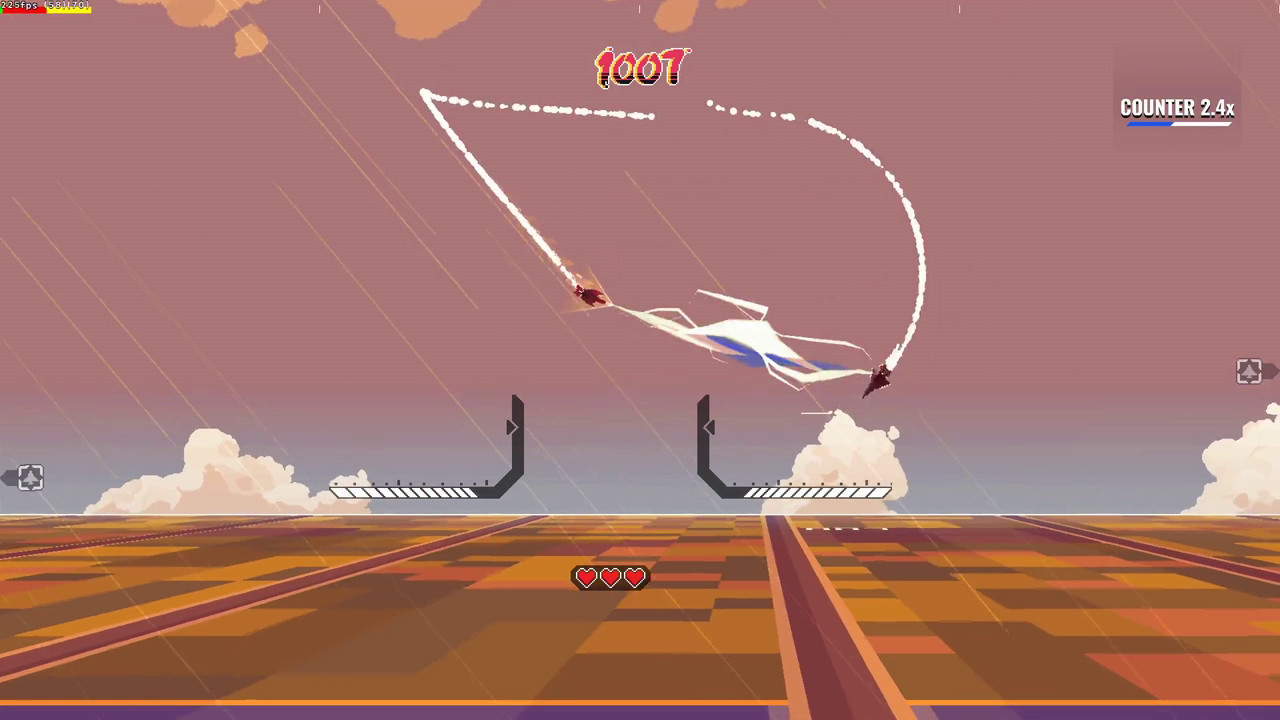Toggle the yellow energy bar display
This screenshot has width=1280, height=720.
[68, 10]
